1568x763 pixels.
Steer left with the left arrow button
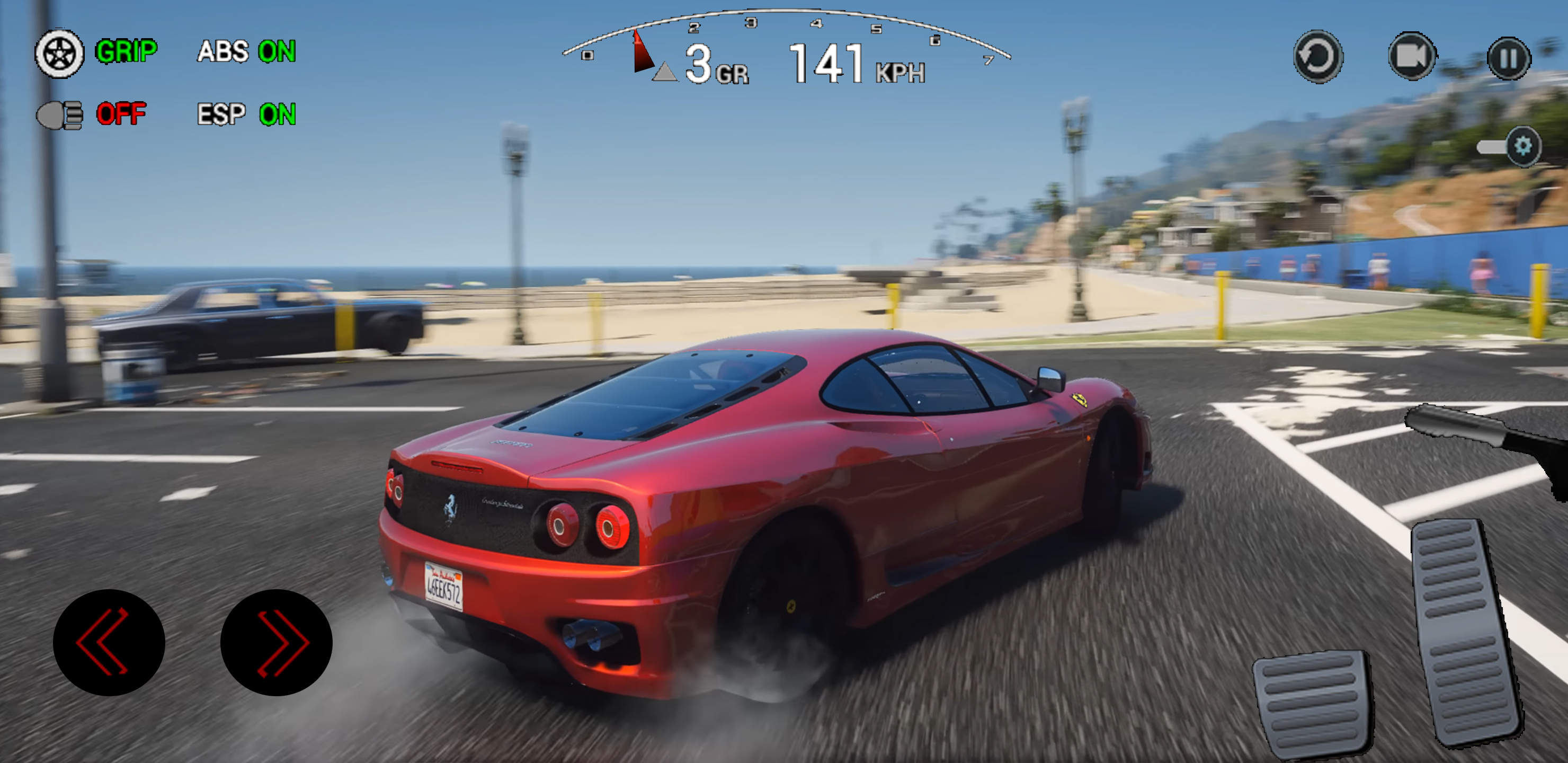pyautogui.click(x=109, y=642)
